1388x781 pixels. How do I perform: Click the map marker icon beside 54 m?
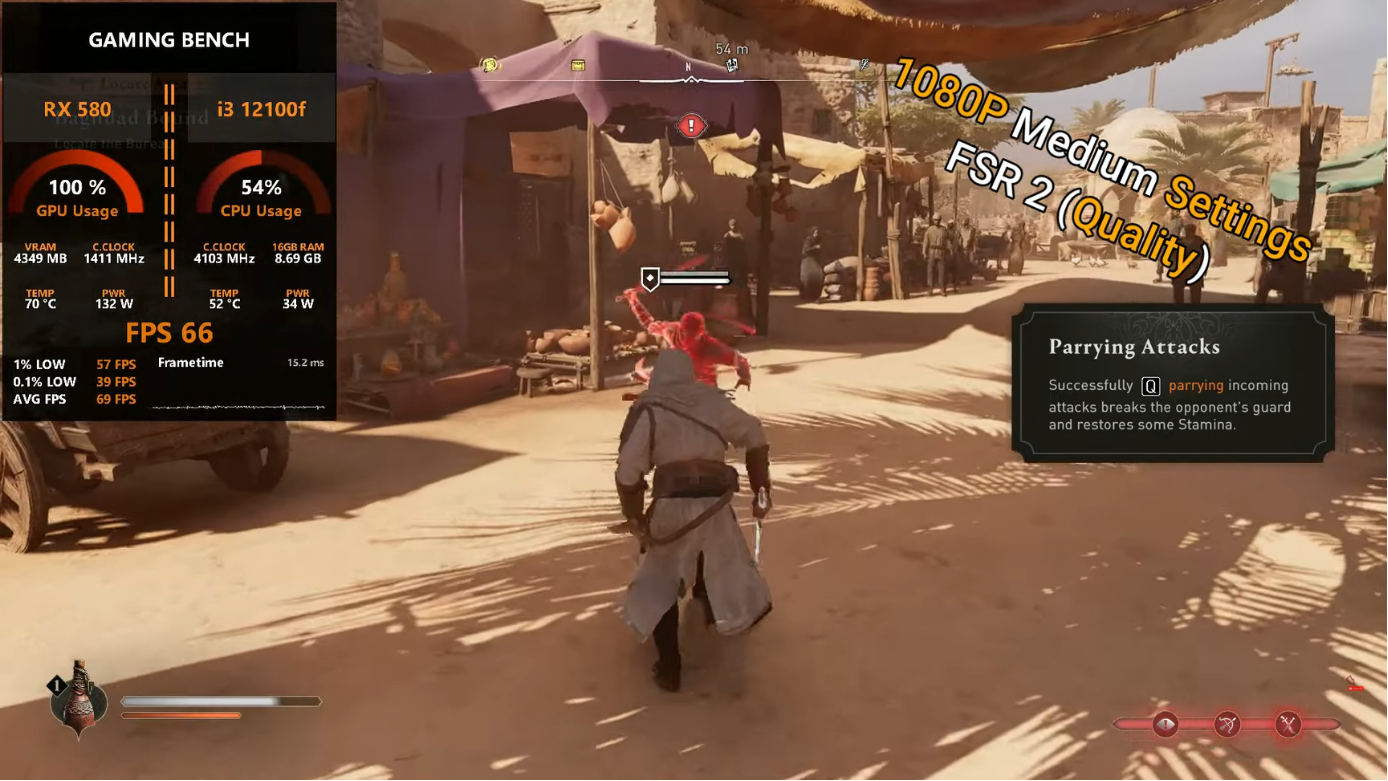pos(731,65)
